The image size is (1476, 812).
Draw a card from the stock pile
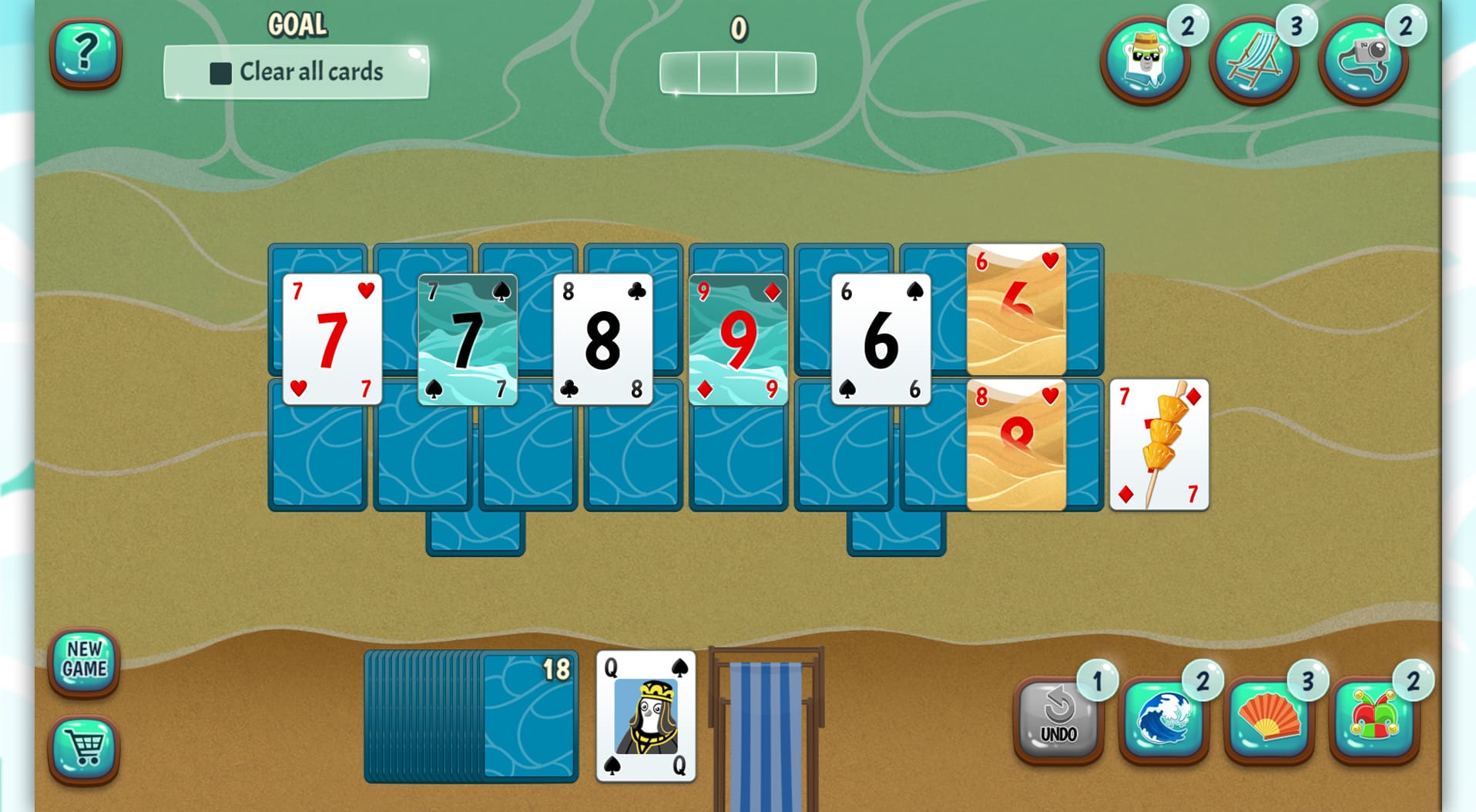(530, 716)
